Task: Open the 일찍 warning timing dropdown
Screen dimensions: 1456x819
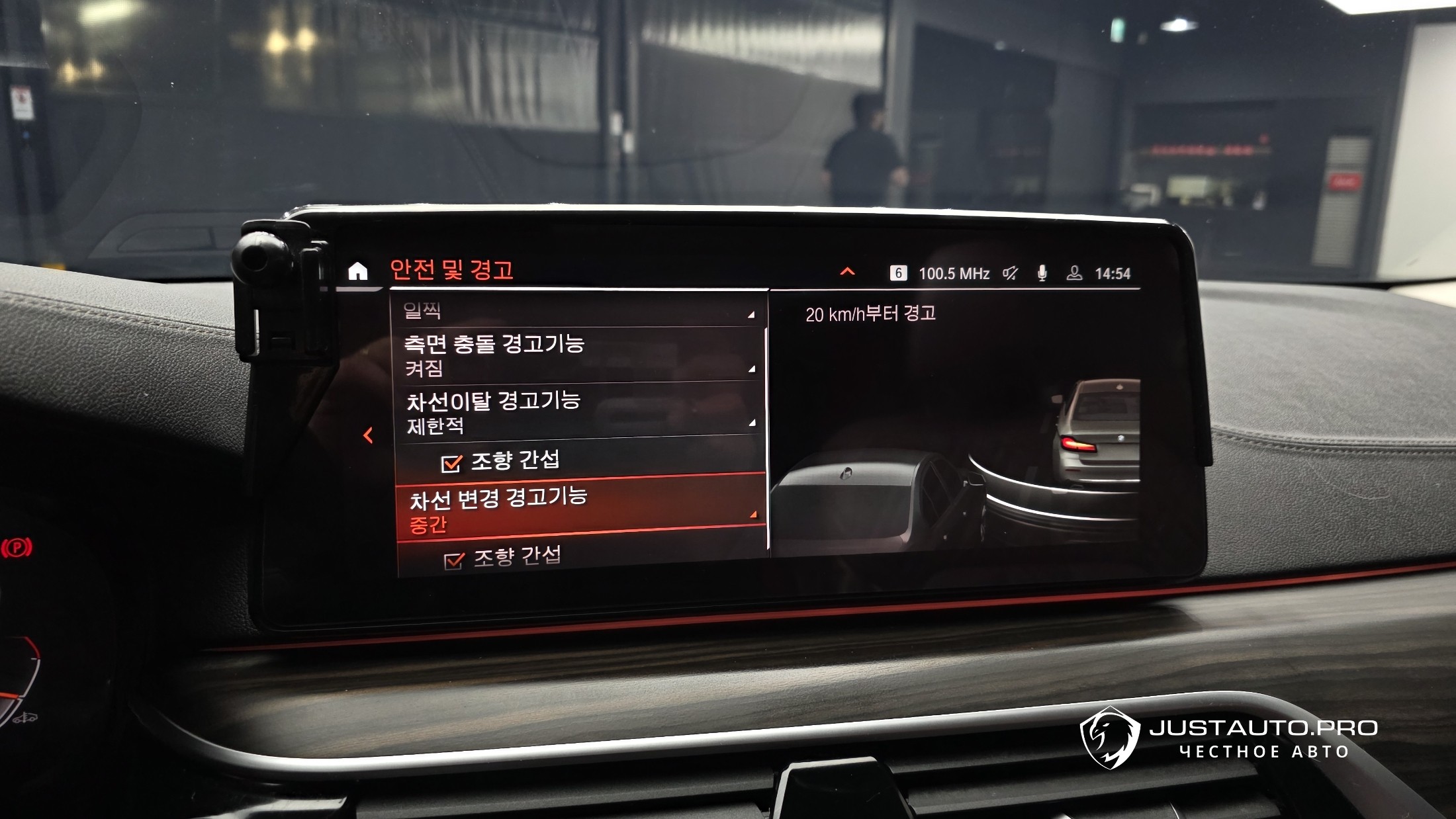Action: 576,311
